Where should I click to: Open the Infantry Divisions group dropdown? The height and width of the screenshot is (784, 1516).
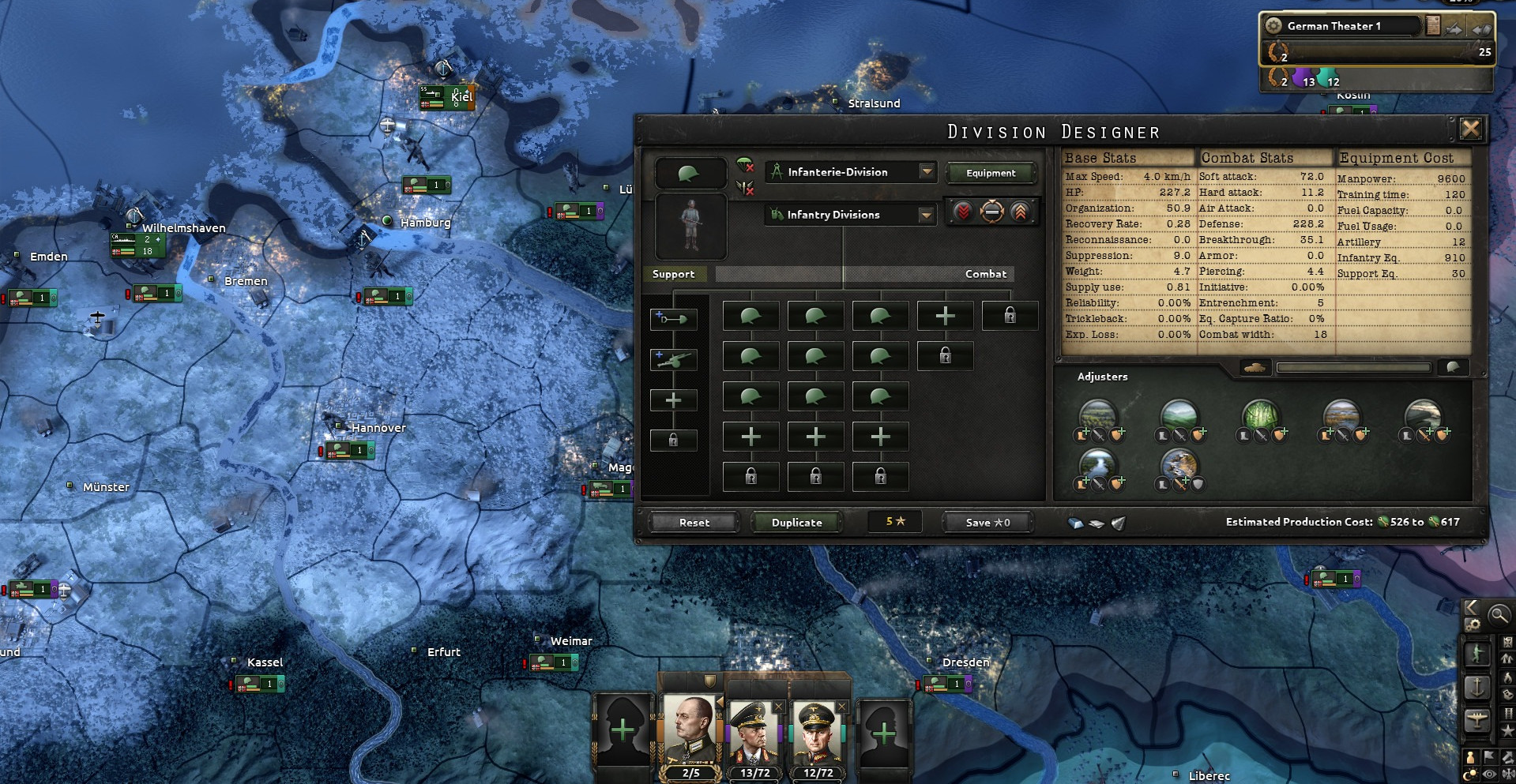point(926,215)
